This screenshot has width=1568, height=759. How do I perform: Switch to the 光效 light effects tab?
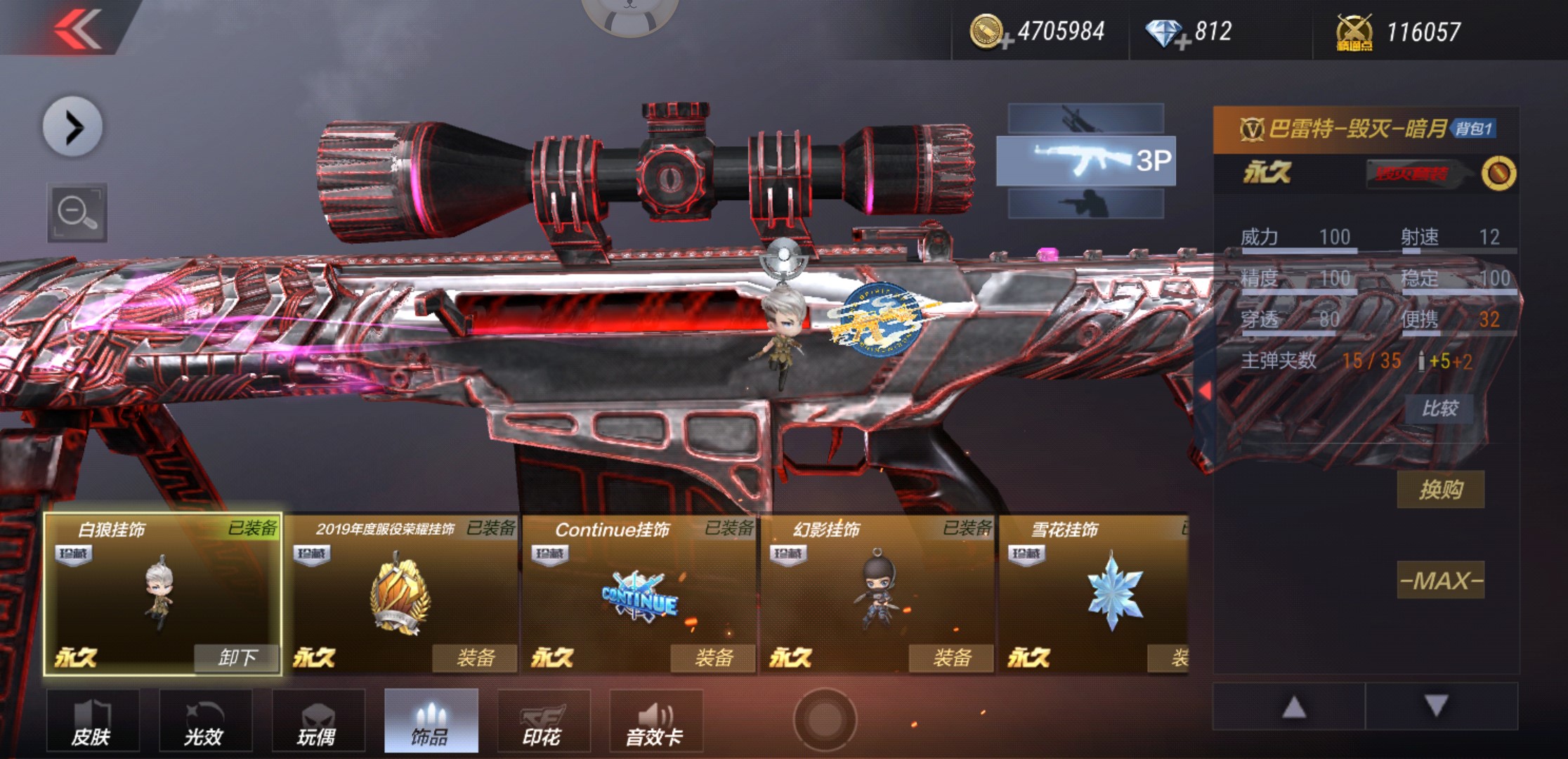point(205,720)
